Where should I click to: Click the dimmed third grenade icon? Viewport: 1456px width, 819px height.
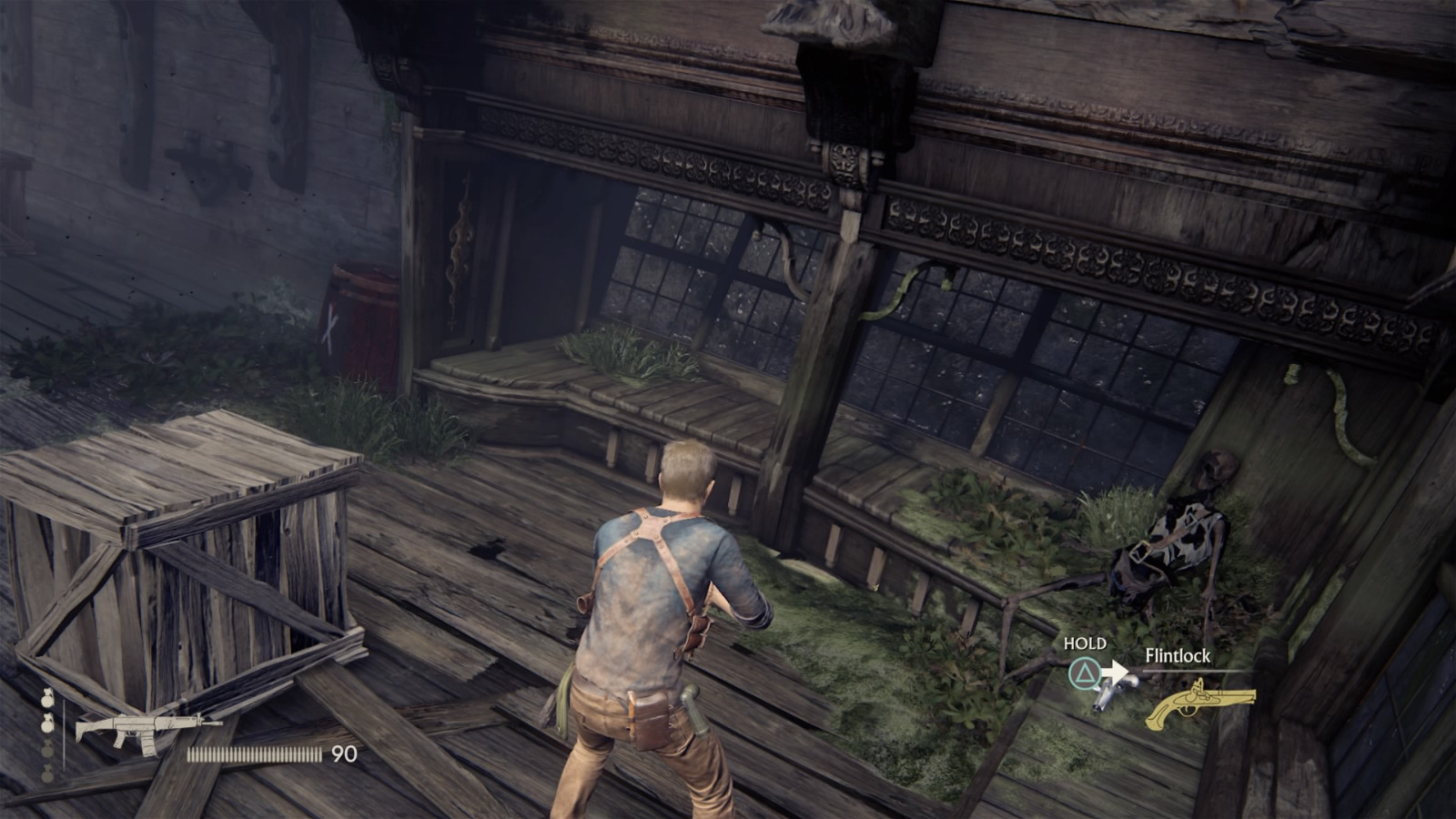[47, 749]
